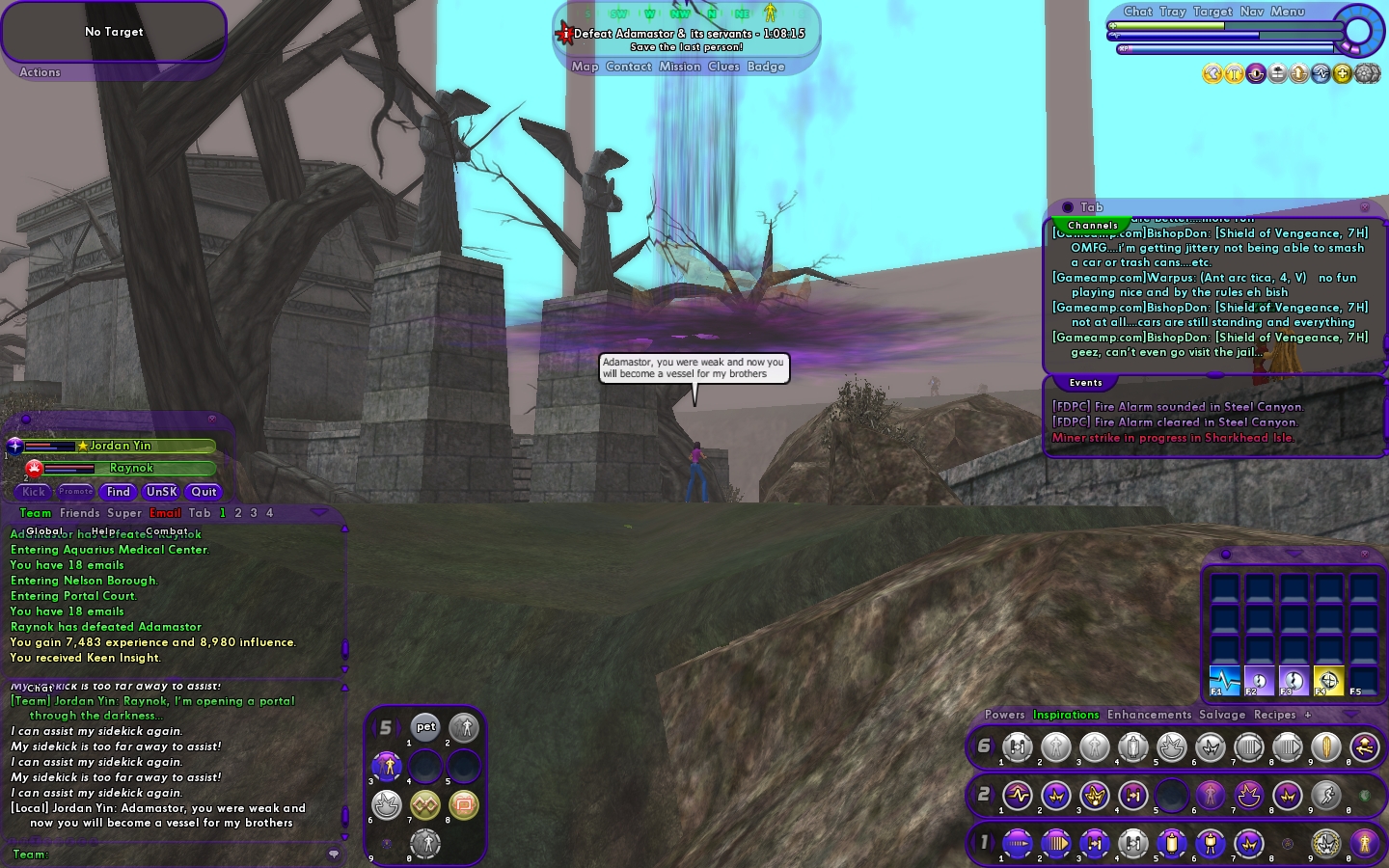
Task: Open the Salvage tab
Action: [x=1222, y=715]
